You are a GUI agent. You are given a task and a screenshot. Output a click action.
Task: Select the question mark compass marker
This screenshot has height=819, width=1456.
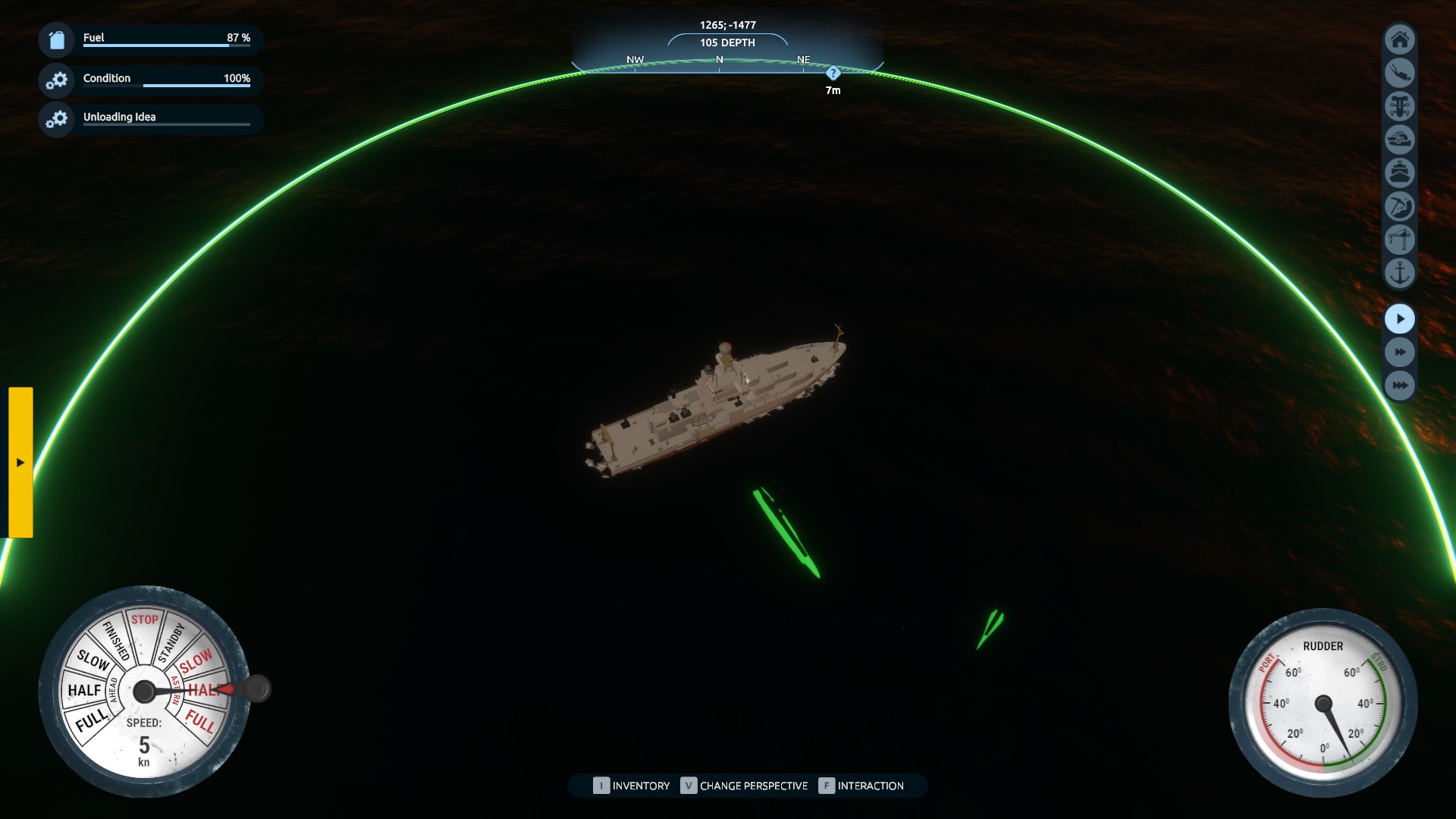click(833, 74)
